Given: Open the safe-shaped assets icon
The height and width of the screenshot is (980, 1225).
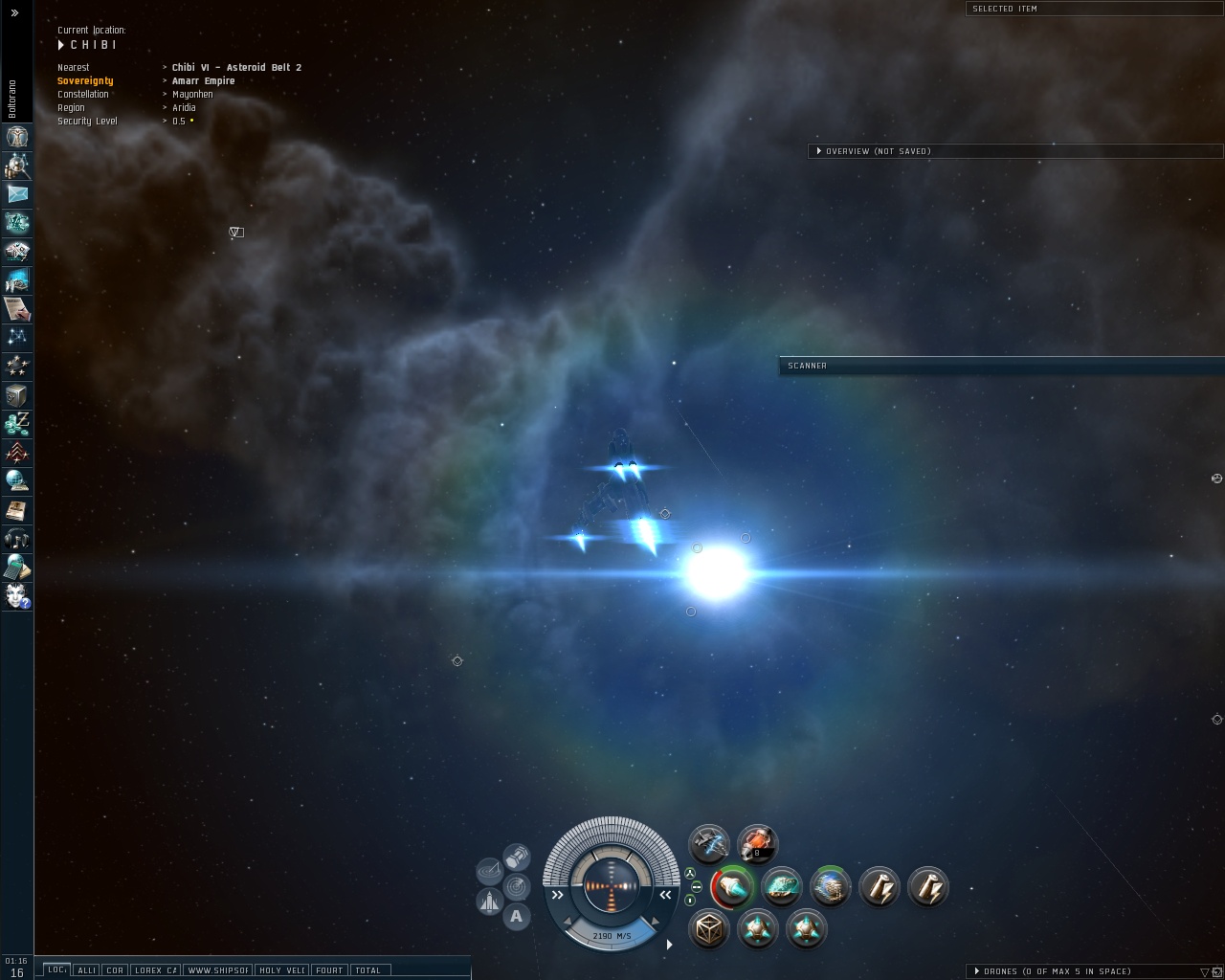Looking at the screenshot, I should [x=16, y=395].
